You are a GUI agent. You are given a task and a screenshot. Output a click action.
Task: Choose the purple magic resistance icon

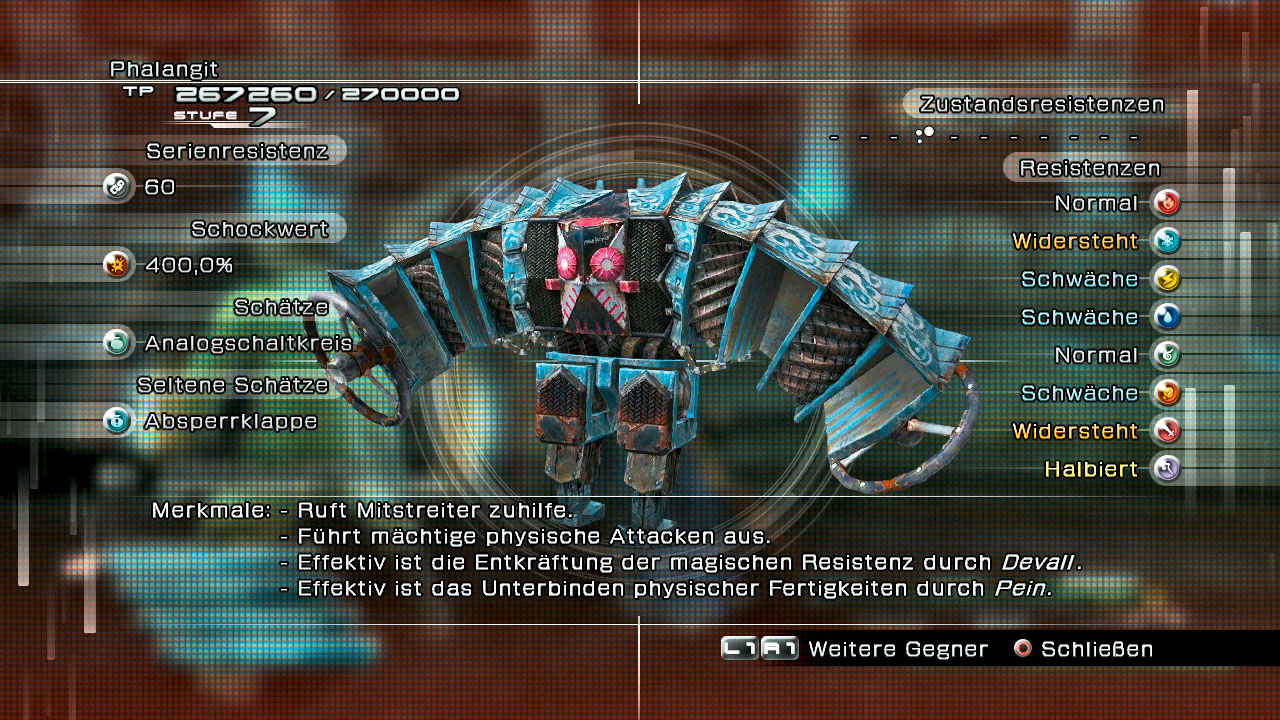pos(1166,468)
